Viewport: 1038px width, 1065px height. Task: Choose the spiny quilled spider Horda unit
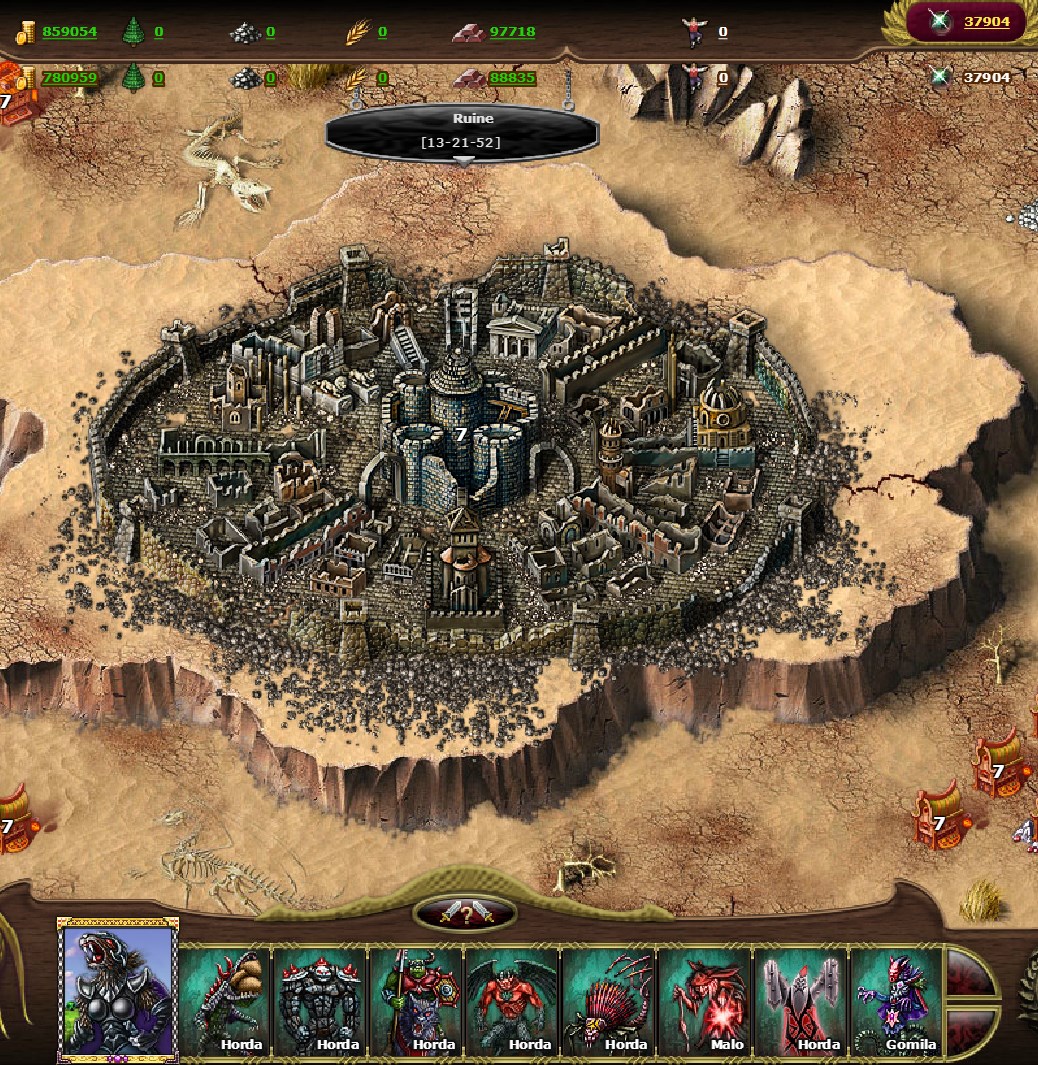click(x=608, y=1001)
